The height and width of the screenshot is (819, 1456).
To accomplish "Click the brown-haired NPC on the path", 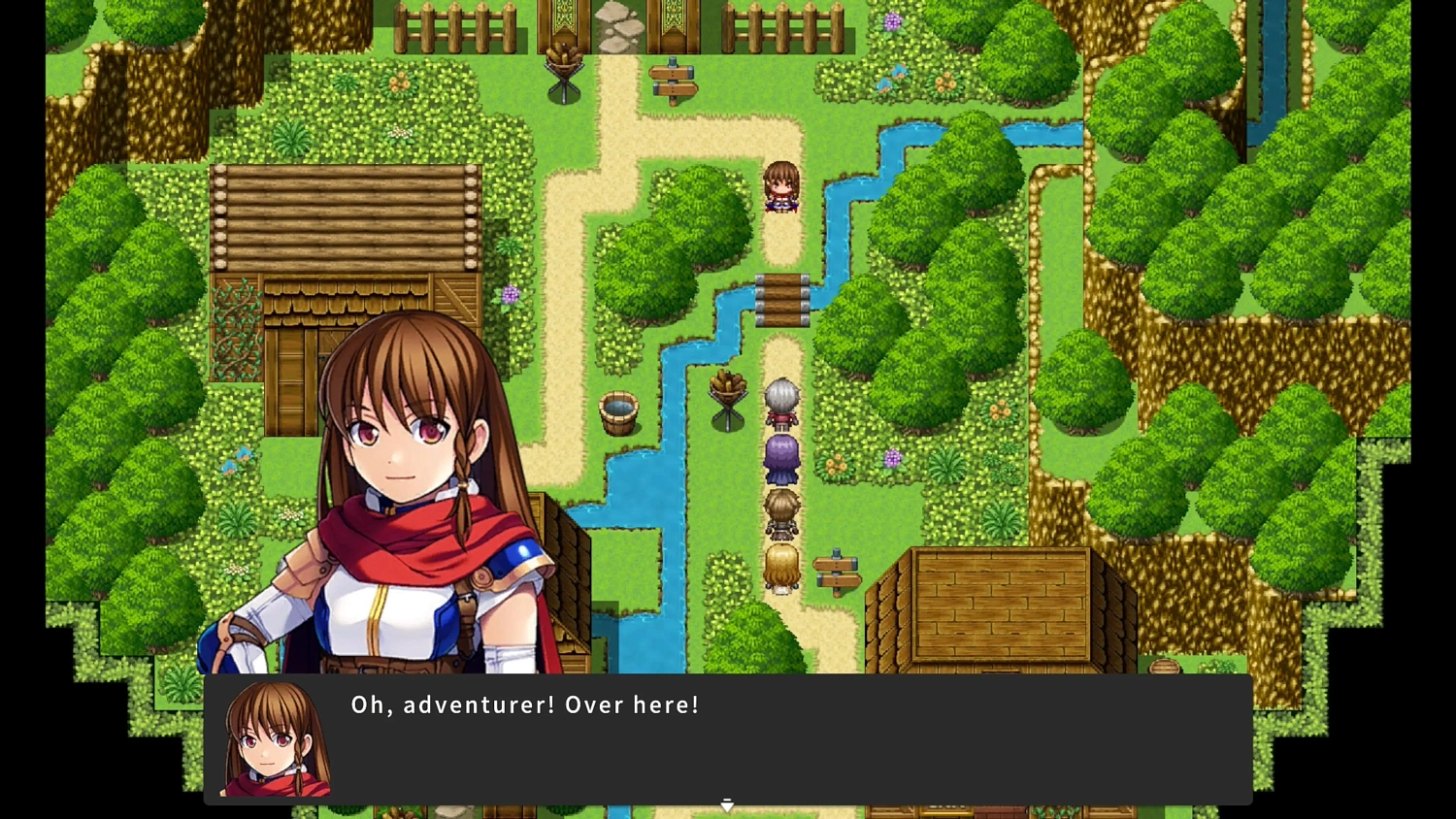I will (x=782, y=186).
